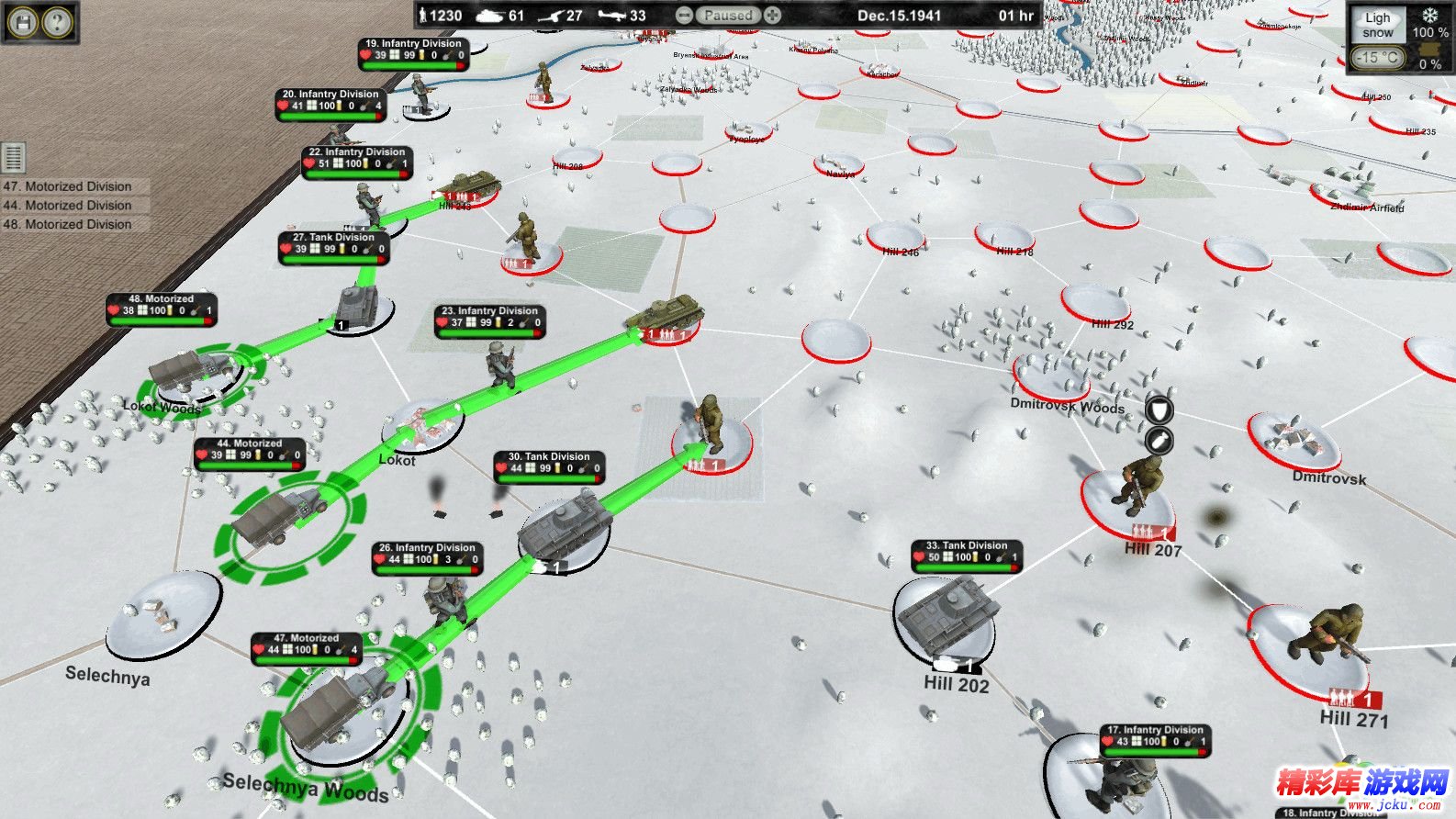
Task: Click the 33. Tank Division label
Action: [x=966, y=545]
